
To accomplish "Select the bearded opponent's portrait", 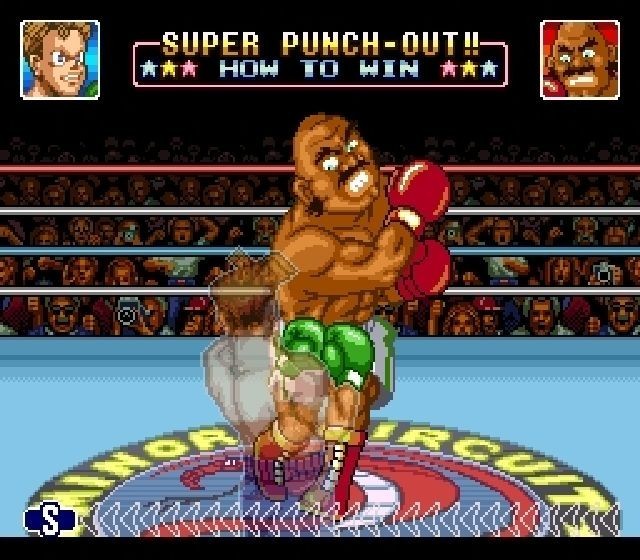I will point(579,60).
